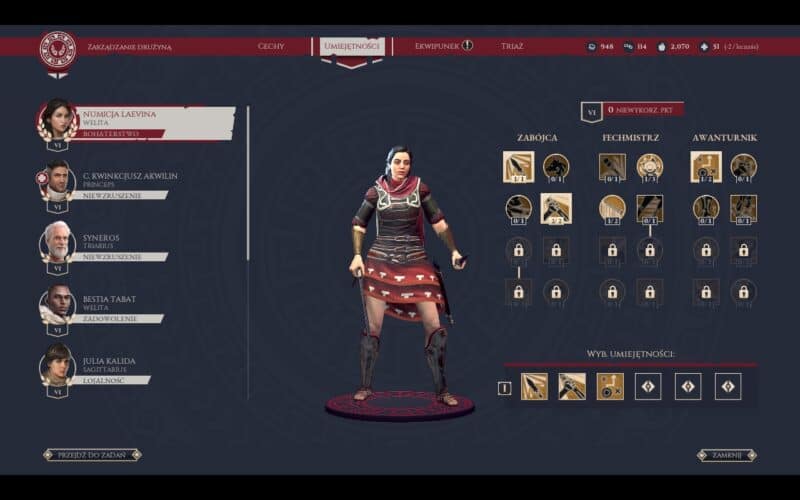Click the Przejdź do zadań button
Viewport: 800px width, 500px height.
[x=92, y=454]
